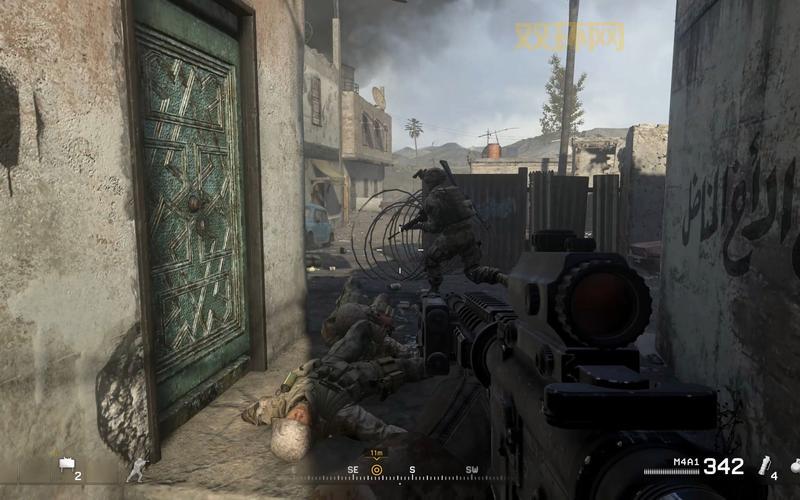
Task: Select the claymore item icon
Action: 68,463
